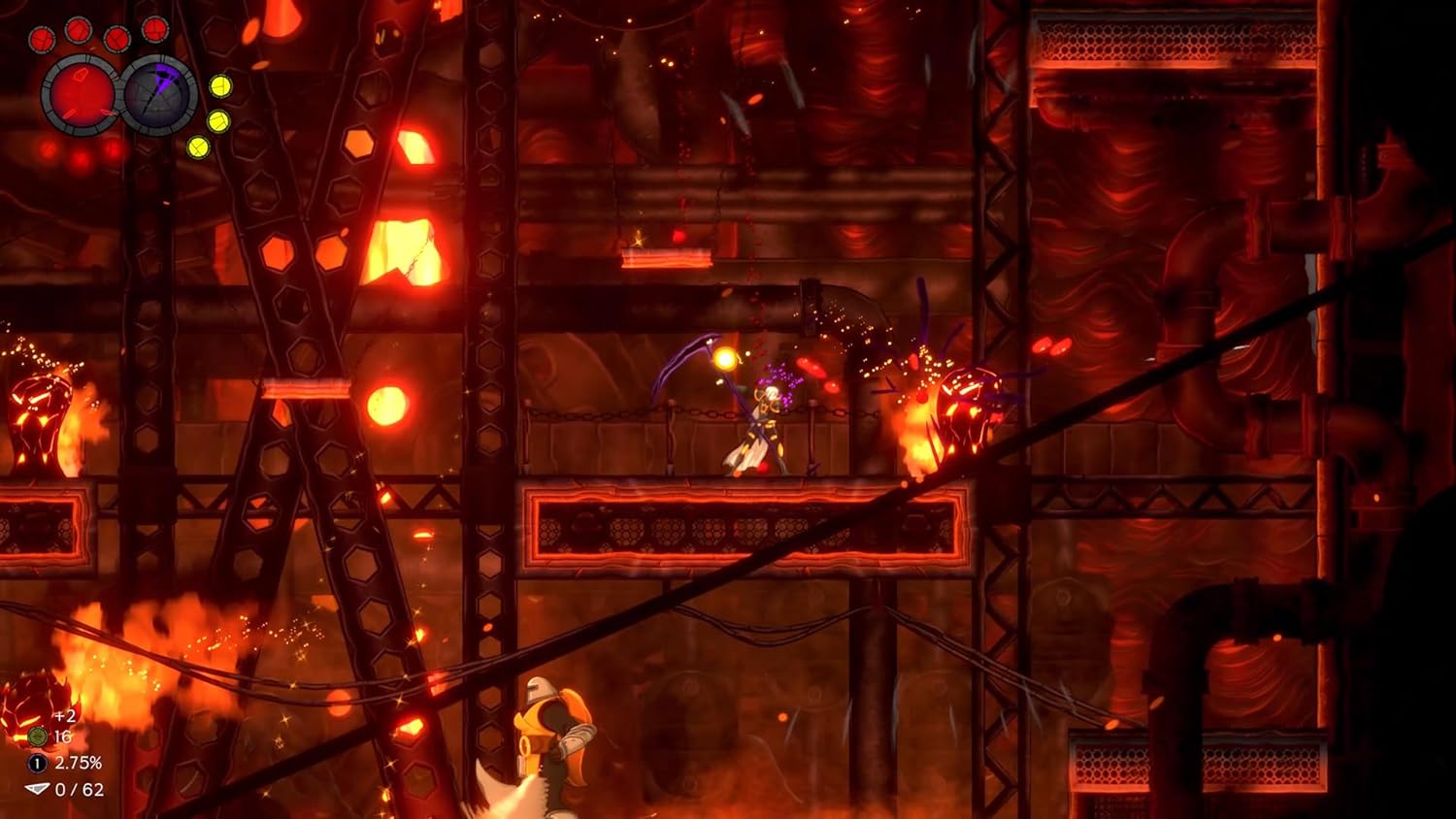Click the currency counter showing 16

point(63,737)
